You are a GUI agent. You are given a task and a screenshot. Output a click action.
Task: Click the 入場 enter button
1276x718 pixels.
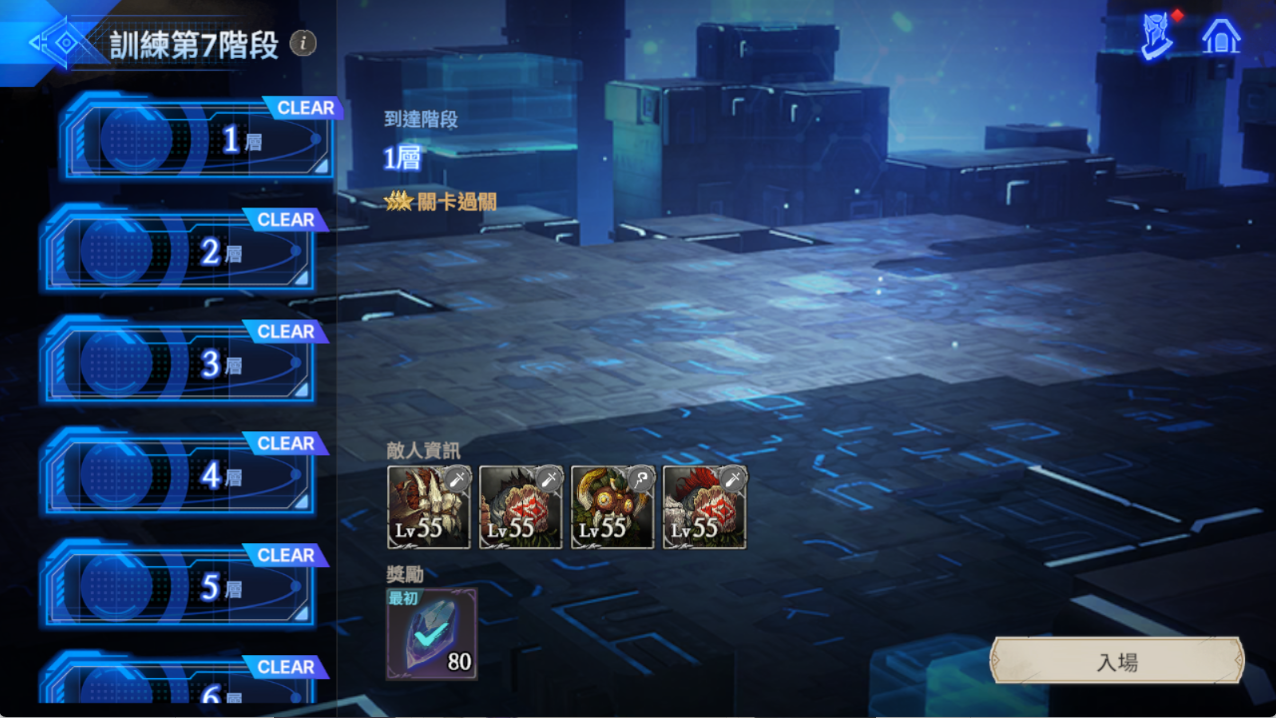tap(1116, 662)
